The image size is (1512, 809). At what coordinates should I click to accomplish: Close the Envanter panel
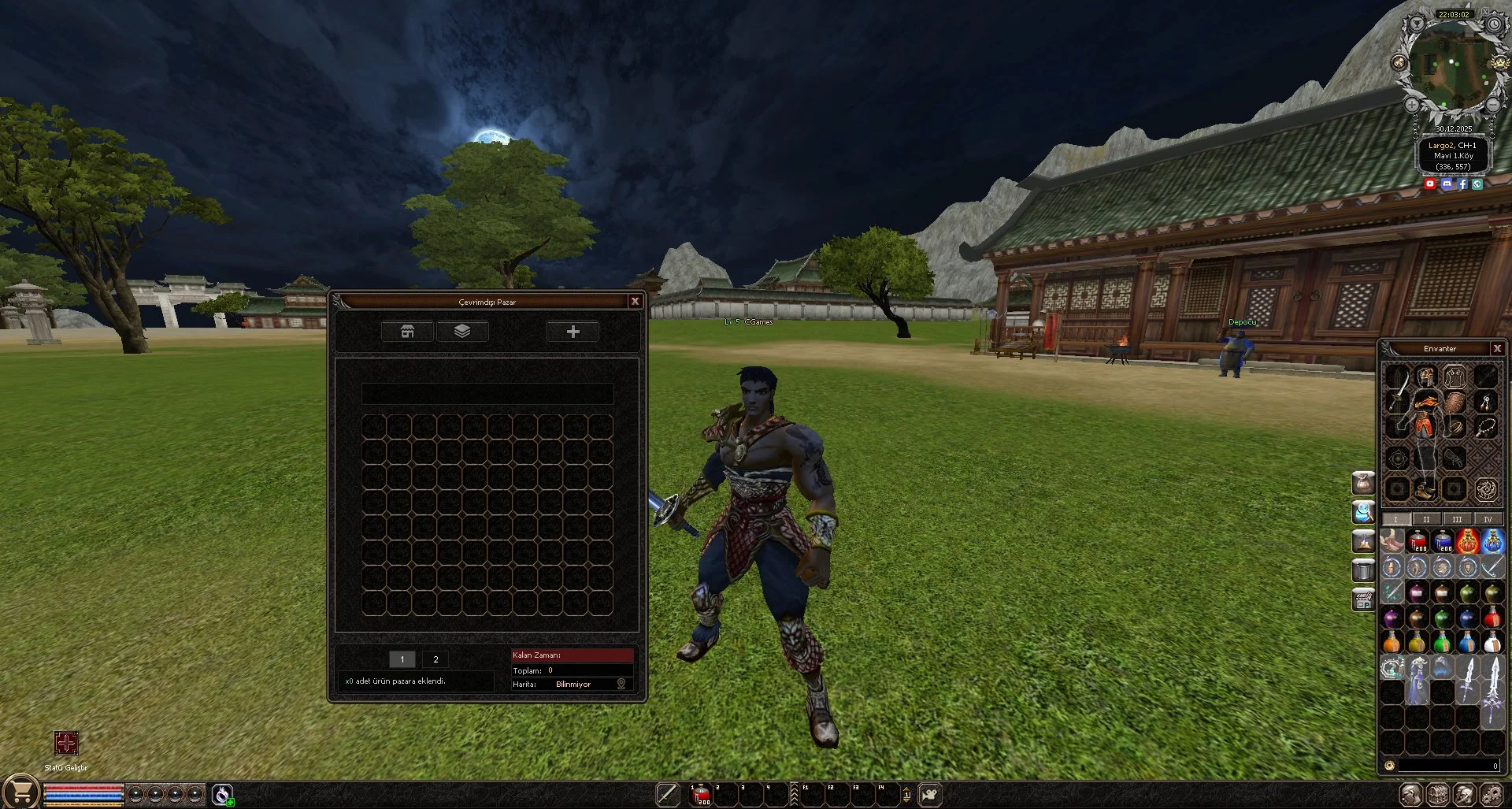point(1497,348)
